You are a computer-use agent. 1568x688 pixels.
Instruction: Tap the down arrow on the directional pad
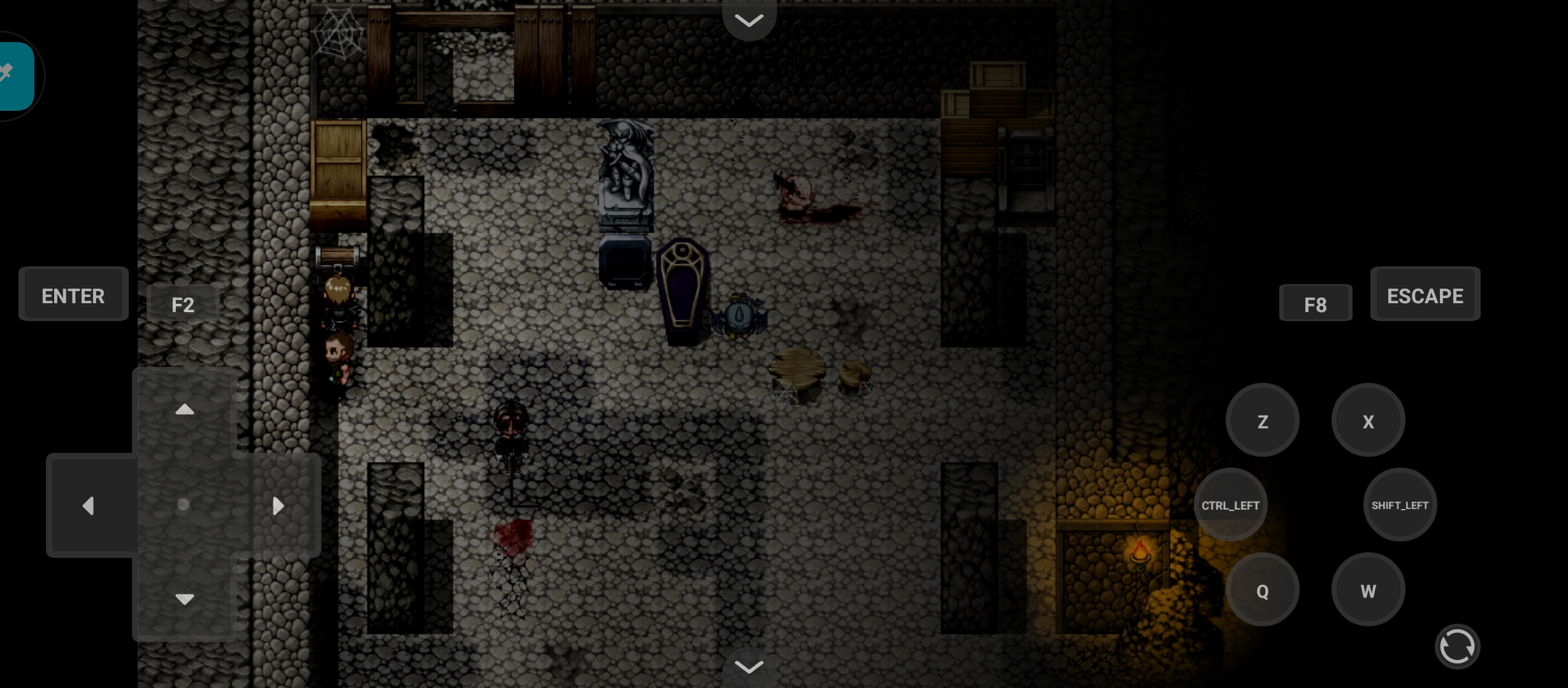[x=184, y=599]
